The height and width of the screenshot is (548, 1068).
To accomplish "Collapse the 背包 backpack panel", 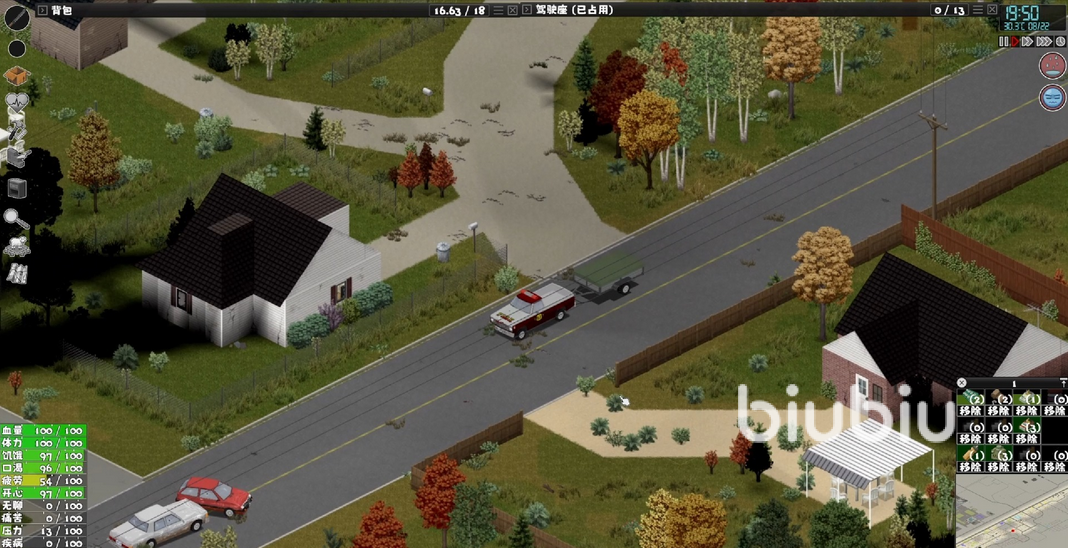I will click(40, 9).
